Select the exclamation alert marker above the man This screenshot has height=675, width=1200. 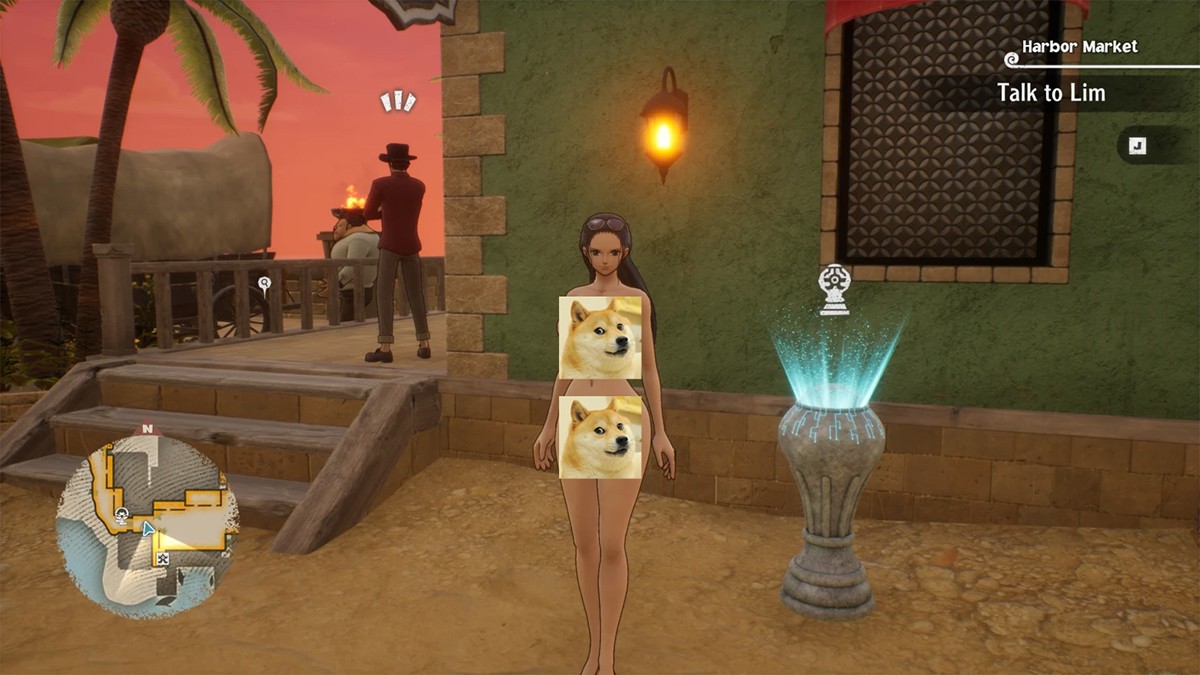pyautogui.click(x=397, y=101)
